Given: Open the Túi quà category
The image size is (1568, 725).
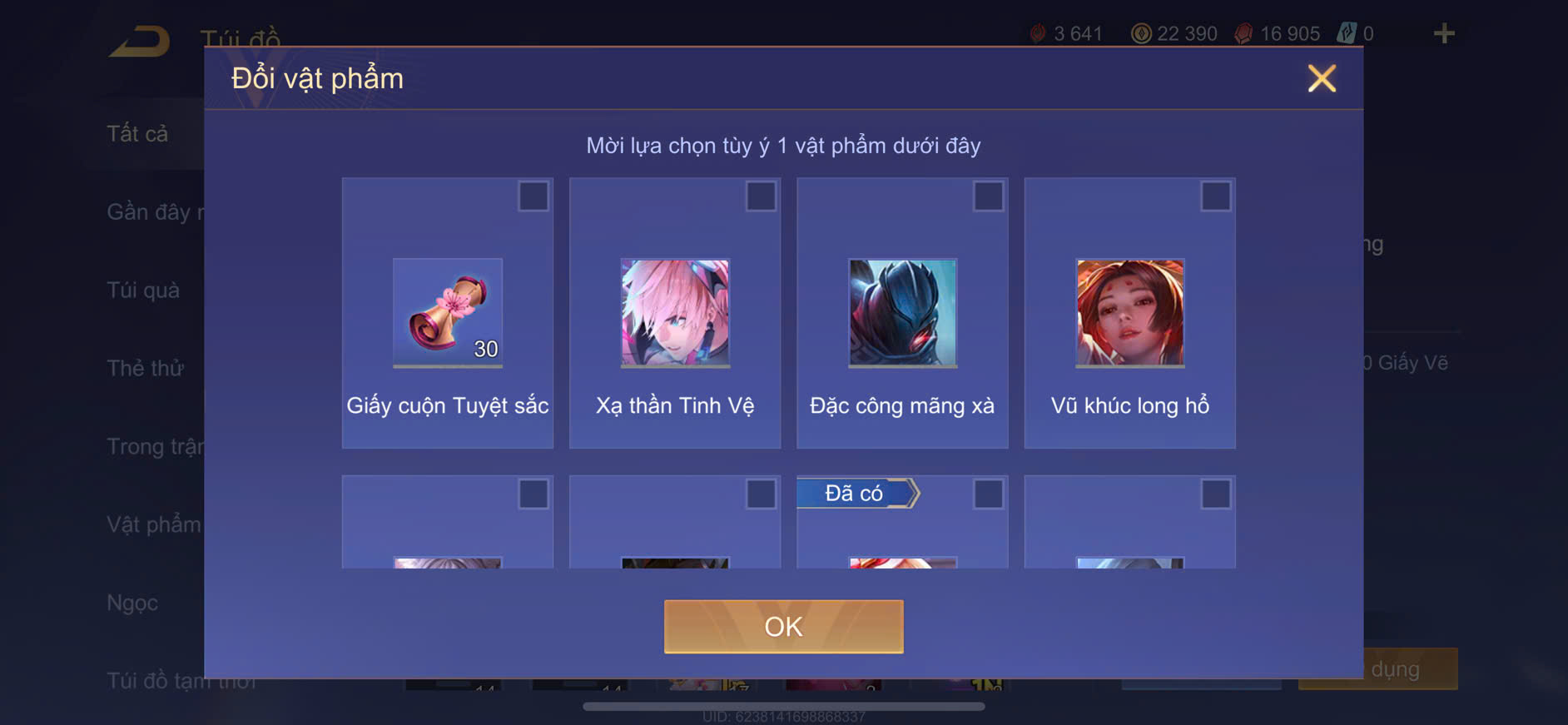Looking at the screenshot, I should point(142,290).
